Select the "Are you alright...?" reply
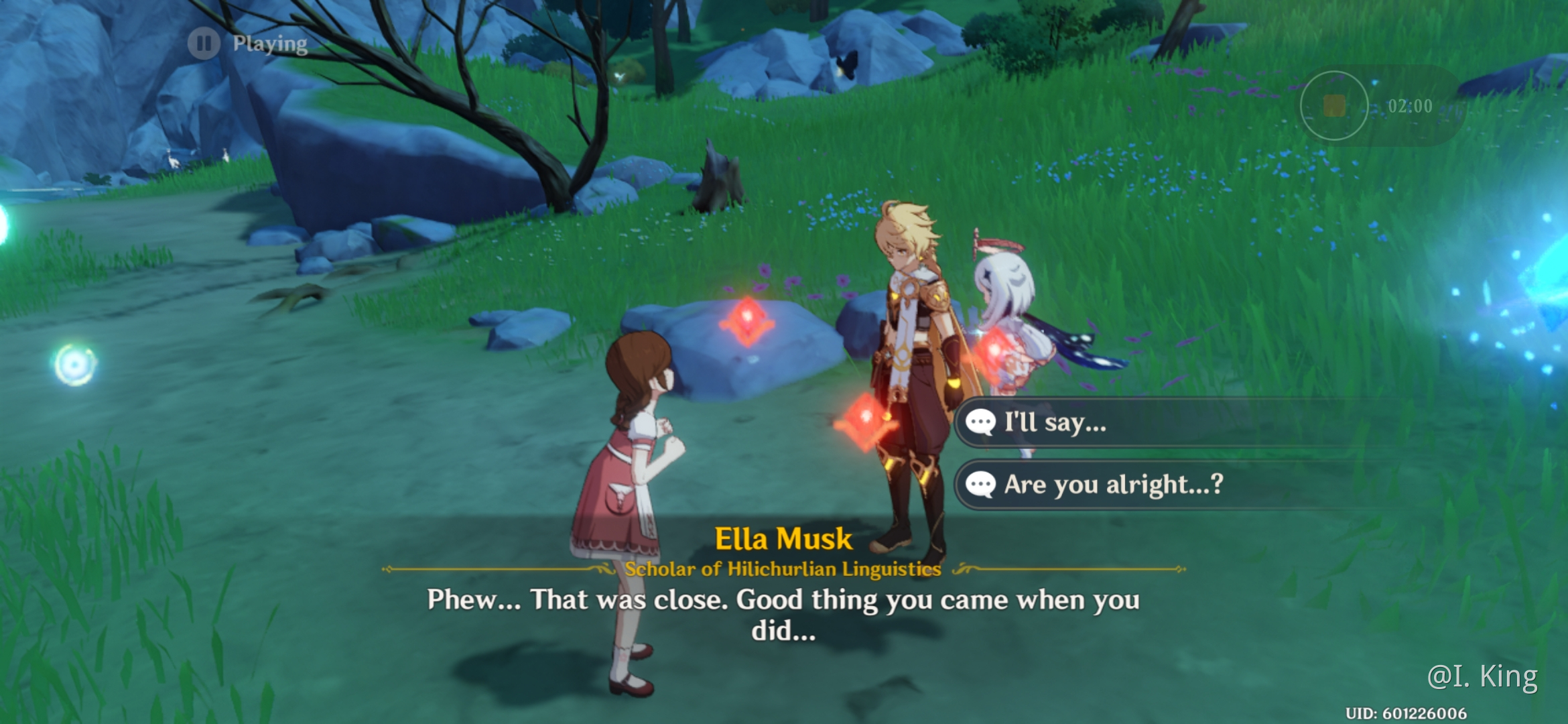 tap(1112, 484)
